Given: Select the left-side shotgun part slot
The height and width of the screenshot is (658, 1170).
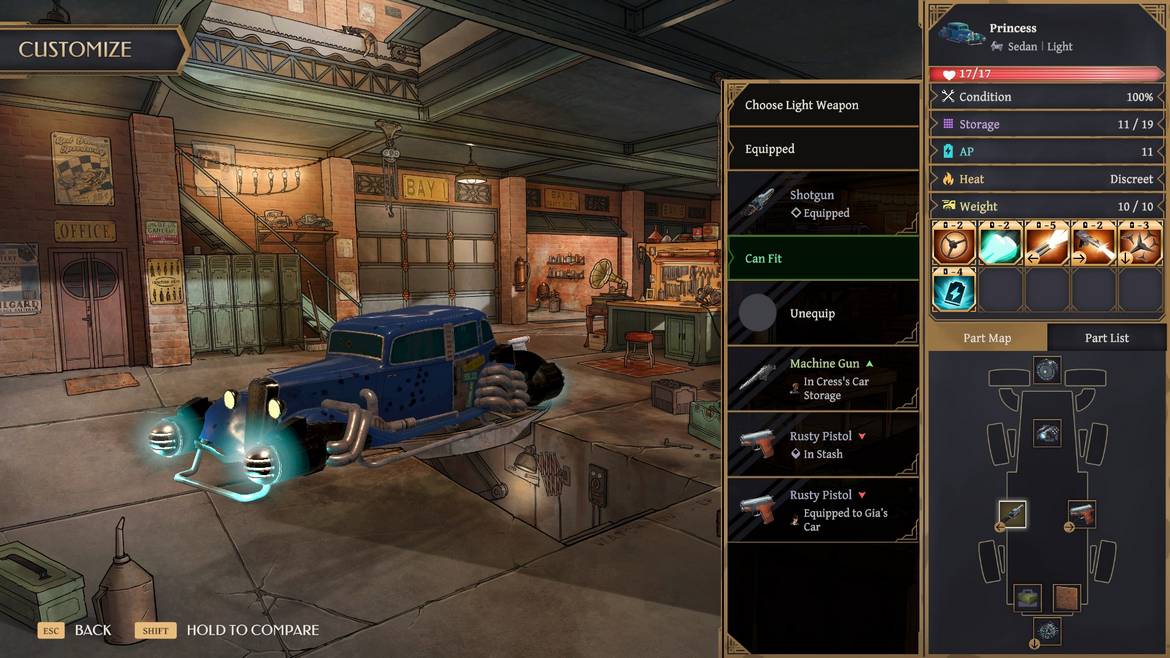Looking at the screenshot, I should pyautogui.click(x=1012, y=515).
